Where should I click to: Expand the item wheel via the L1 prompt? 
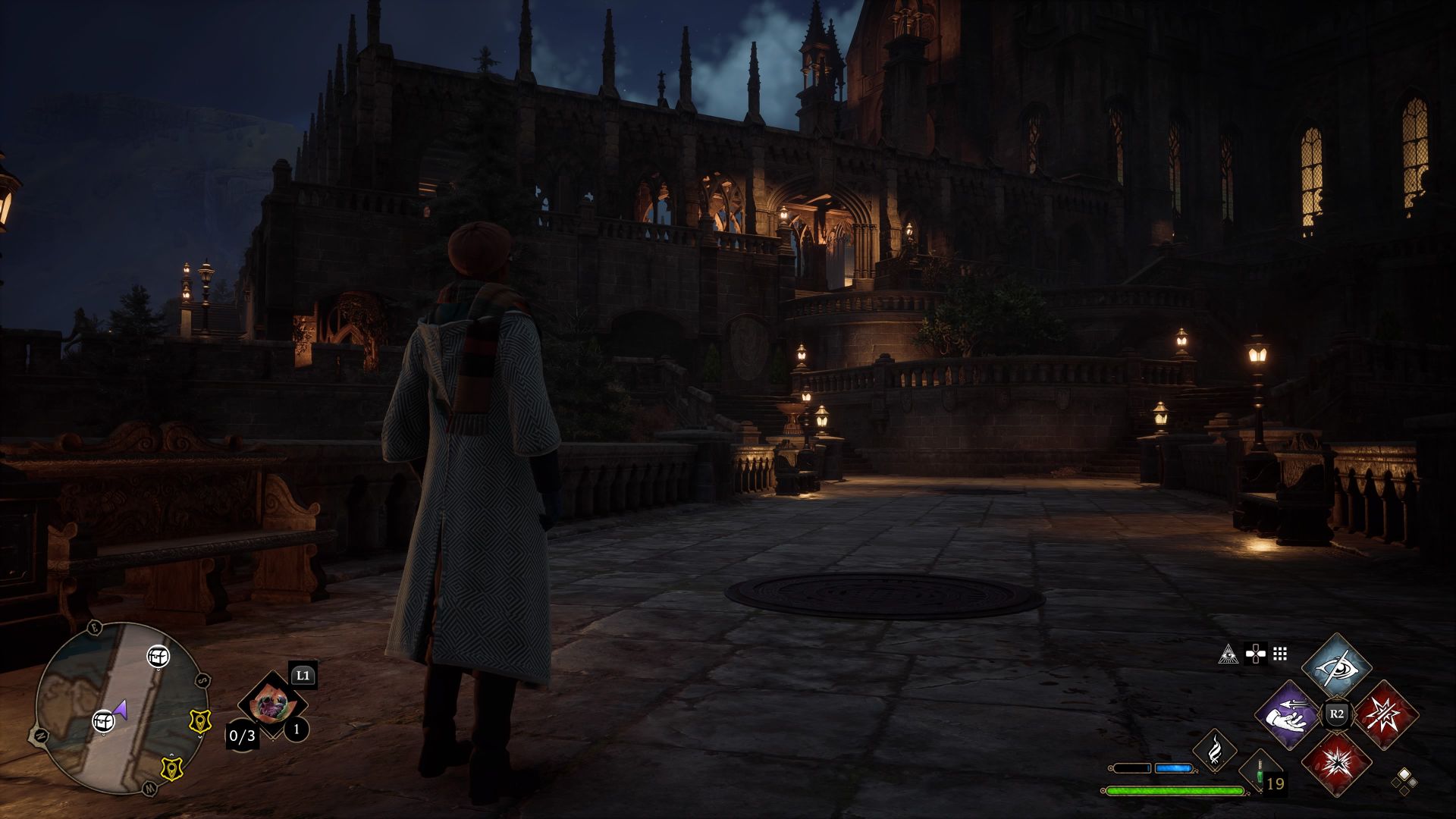coord(303,676)
